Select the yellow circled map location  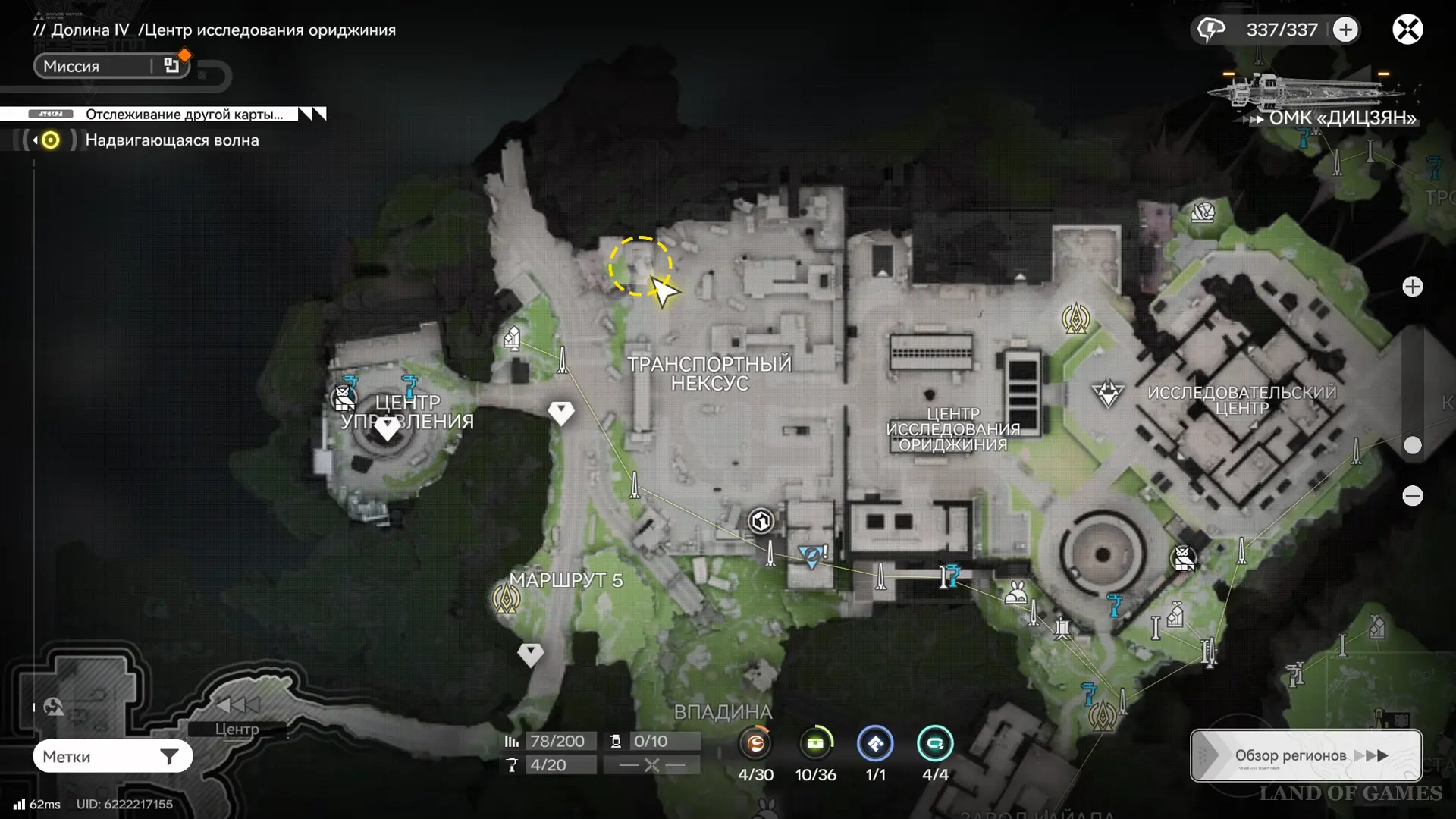click(640, 266)
